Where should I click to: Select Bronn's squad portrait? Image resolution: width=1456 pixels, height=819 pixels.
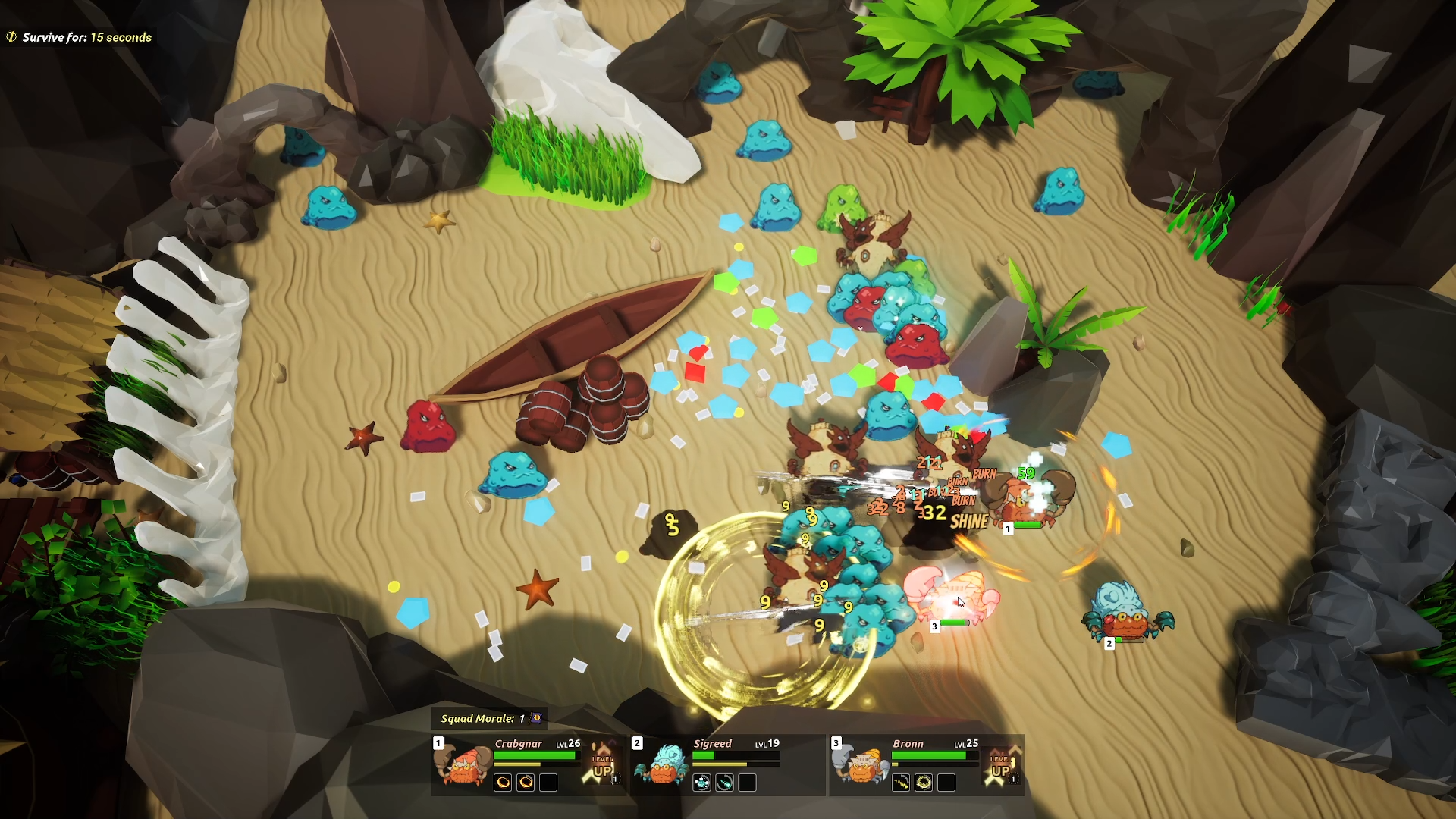[x=861, y=764]
